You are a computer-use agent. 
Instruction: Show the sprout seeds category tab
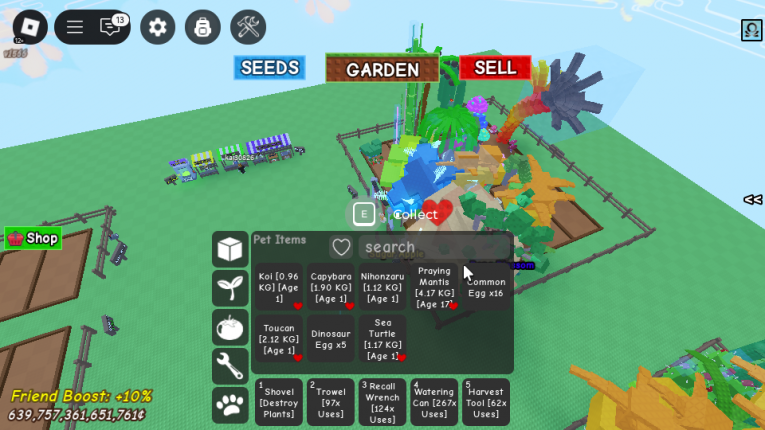click(230, 288)
